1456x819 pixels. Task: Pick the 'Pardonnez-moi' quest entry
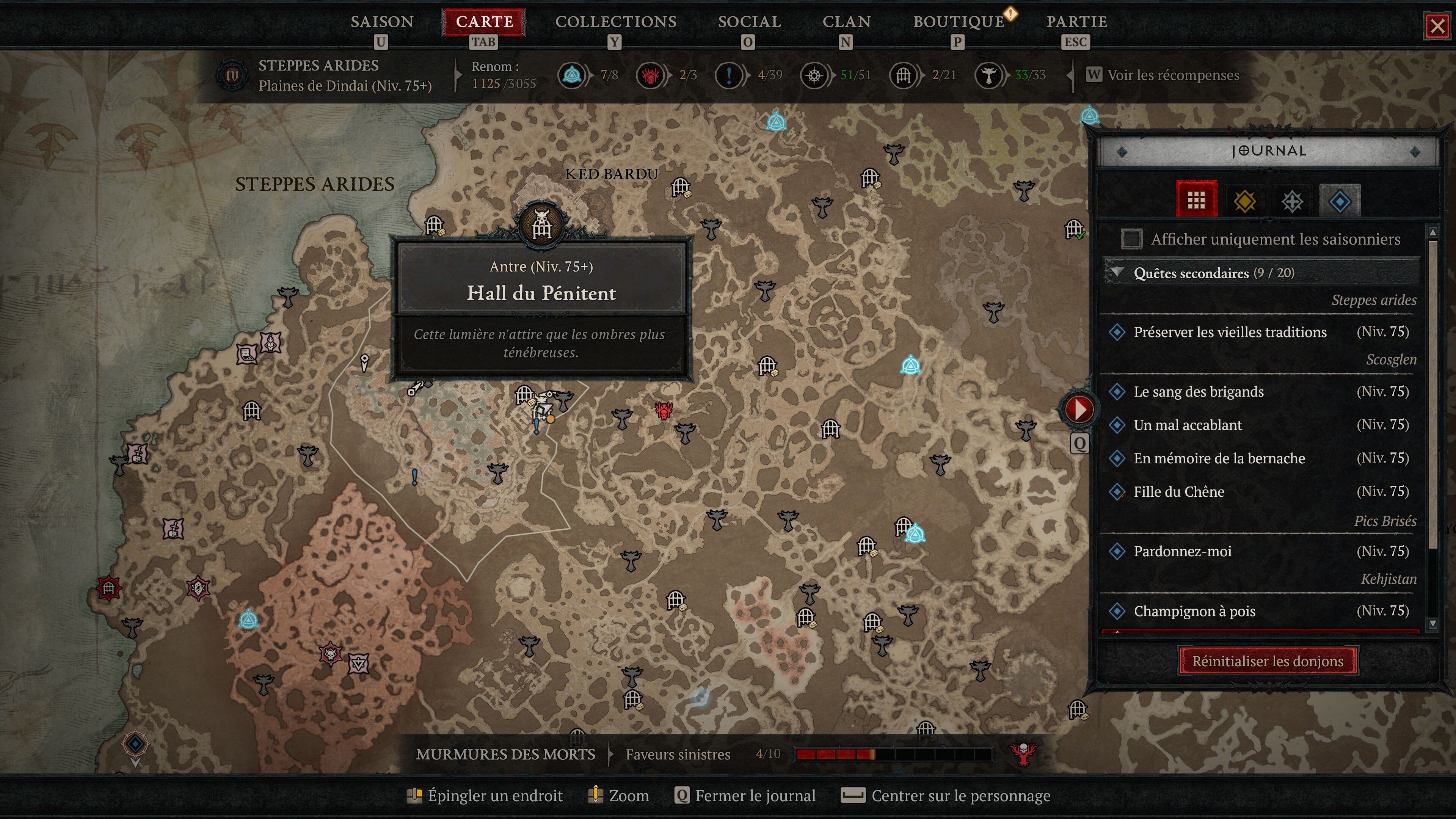(x=1183, y=551)
